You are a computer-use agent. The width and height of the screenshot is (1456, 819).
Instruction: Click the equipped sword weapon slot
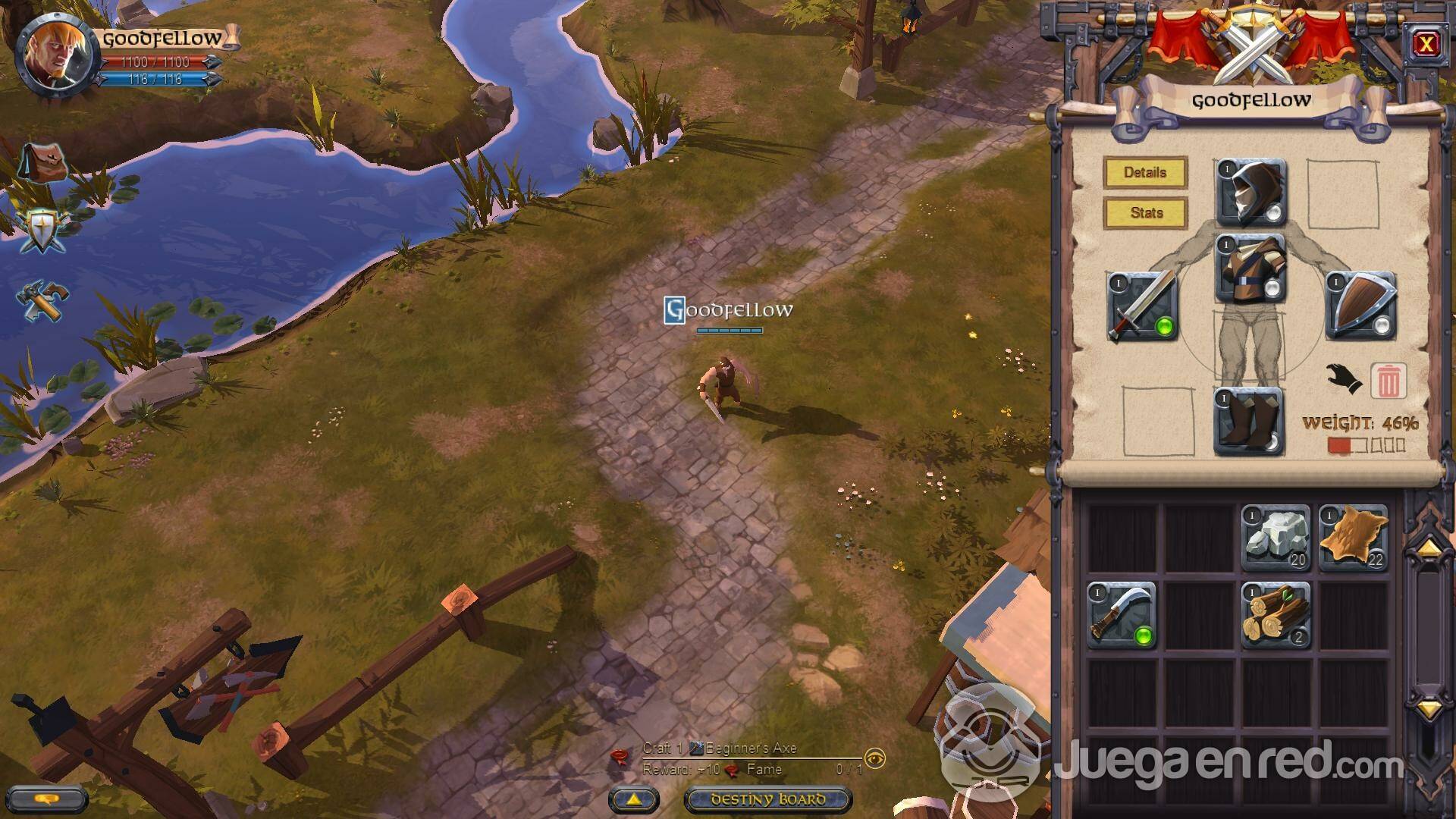click(x=1142, y=306)
